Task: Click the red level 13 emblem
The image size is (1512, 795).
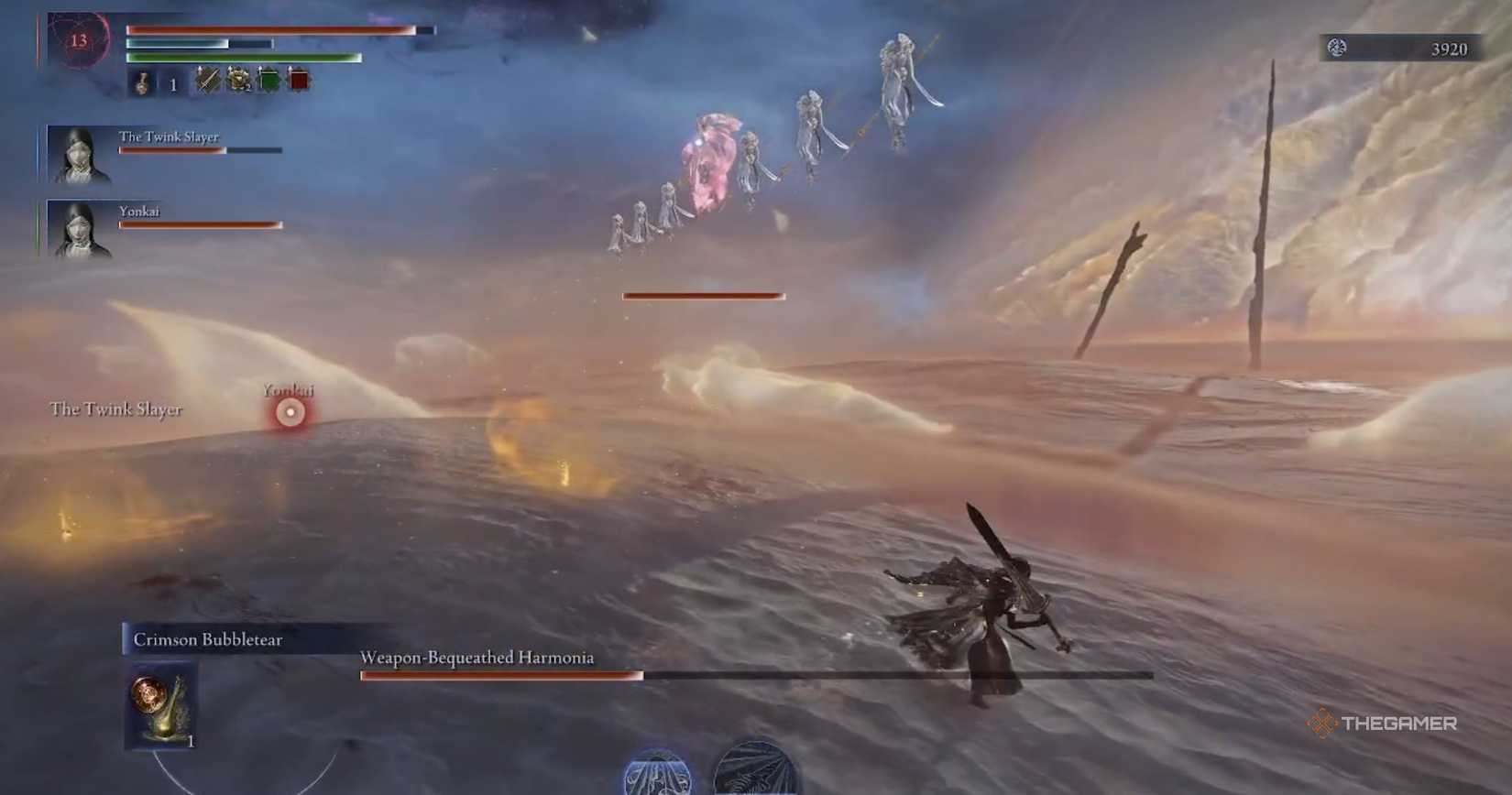Action: coord(80,41)
